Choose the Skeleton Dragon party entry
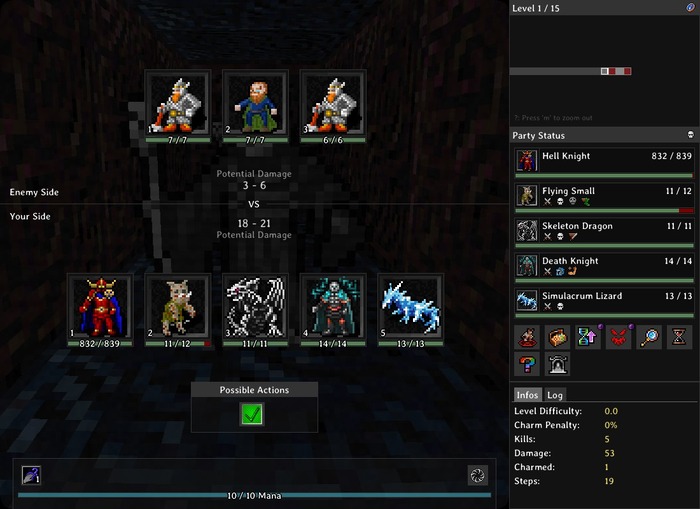 click(x=603, y=231)
